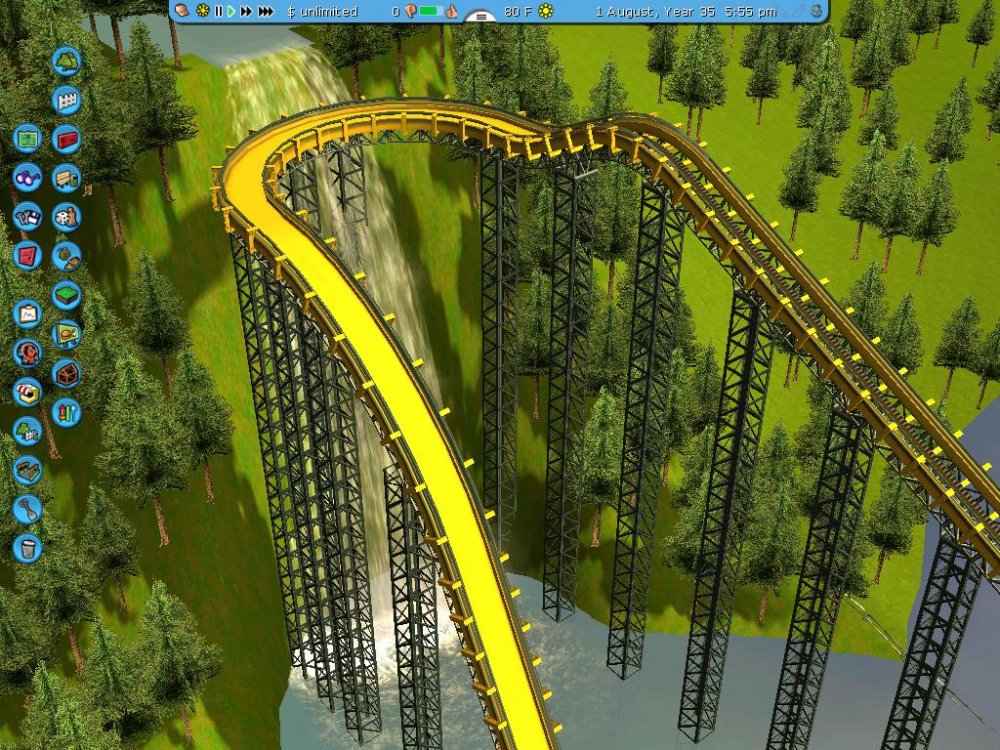Open the tree and foliage scenery icon
This screenshot has height=750, width=1000.
[66, 60]
